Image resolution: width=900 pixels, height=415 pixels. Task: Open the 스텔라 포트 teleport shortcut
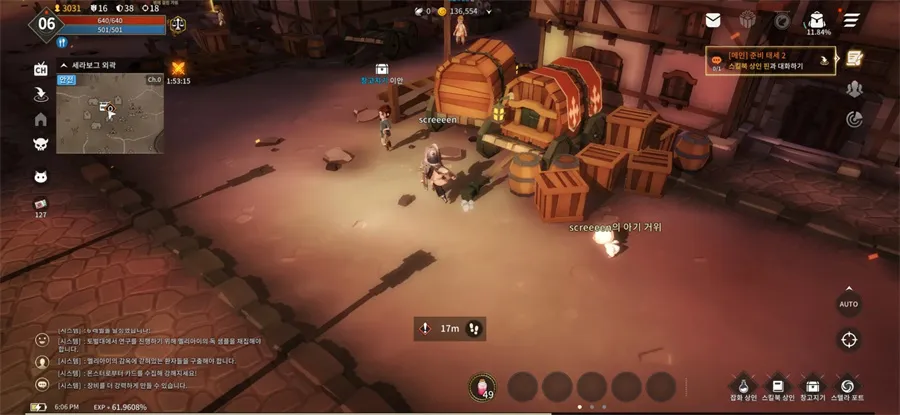pyautogui.click(x=849, y=386)
